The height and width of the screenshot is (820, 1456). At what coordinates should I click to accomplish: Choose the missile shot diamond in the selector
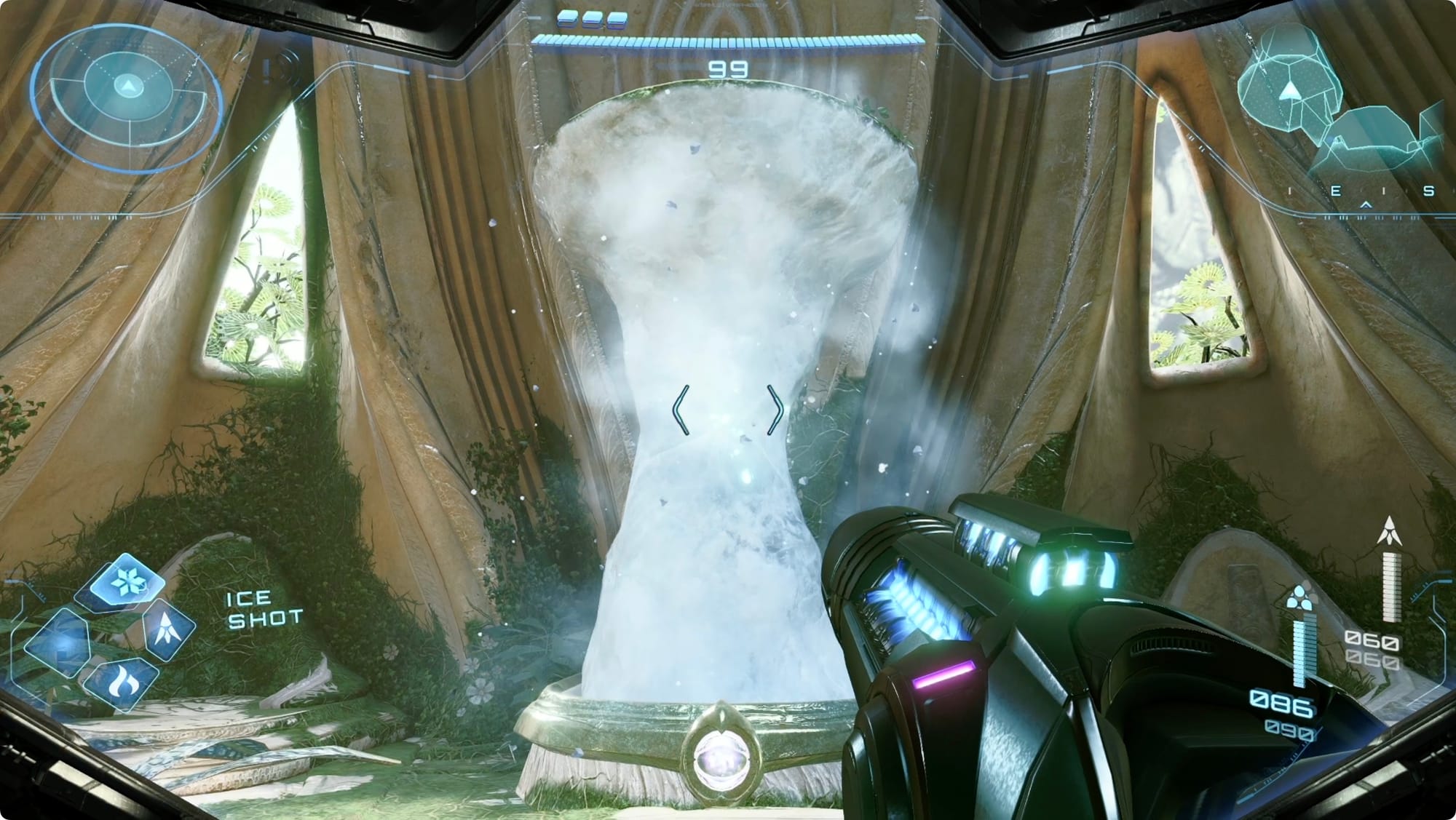[x=169, y=629]
